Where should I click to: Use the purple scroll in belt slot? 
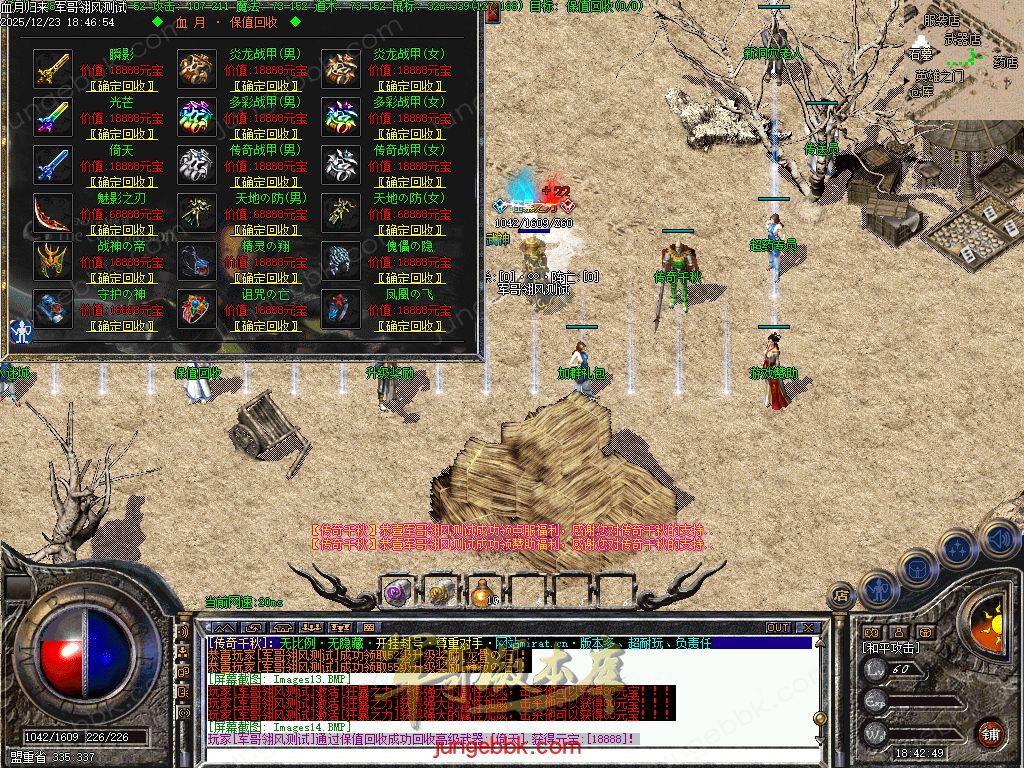coord(396,593)
